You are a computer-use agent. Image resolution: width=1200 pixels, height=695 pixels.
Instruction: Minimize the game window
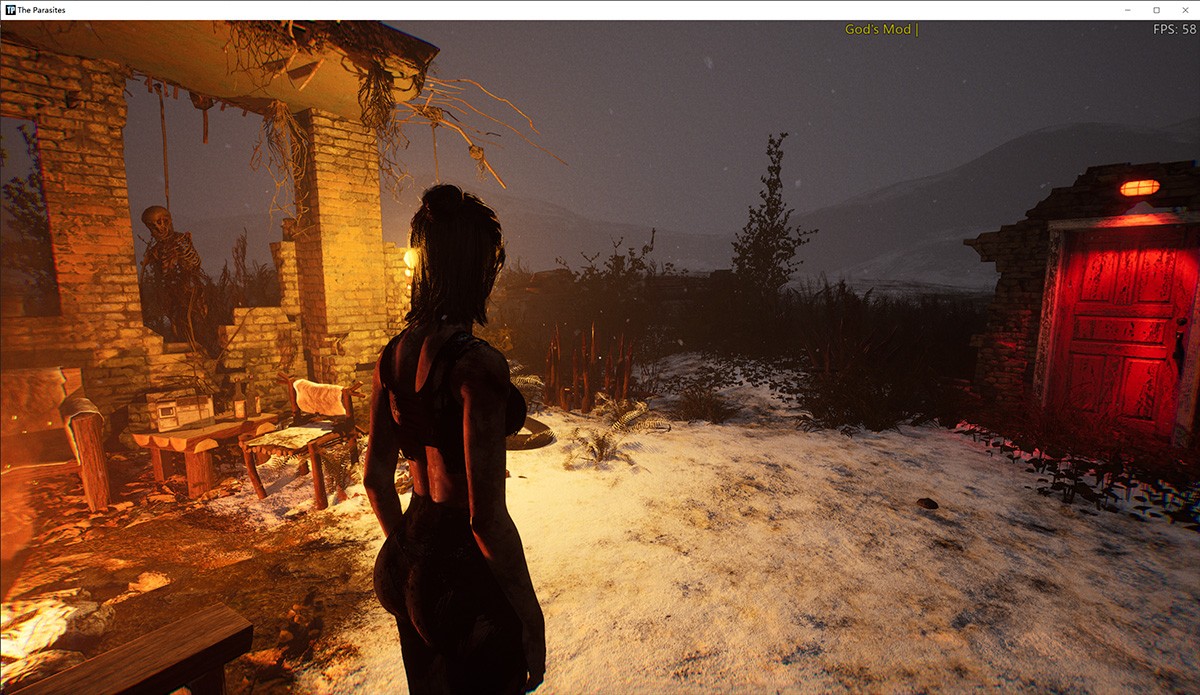[x=1129, y=10]
